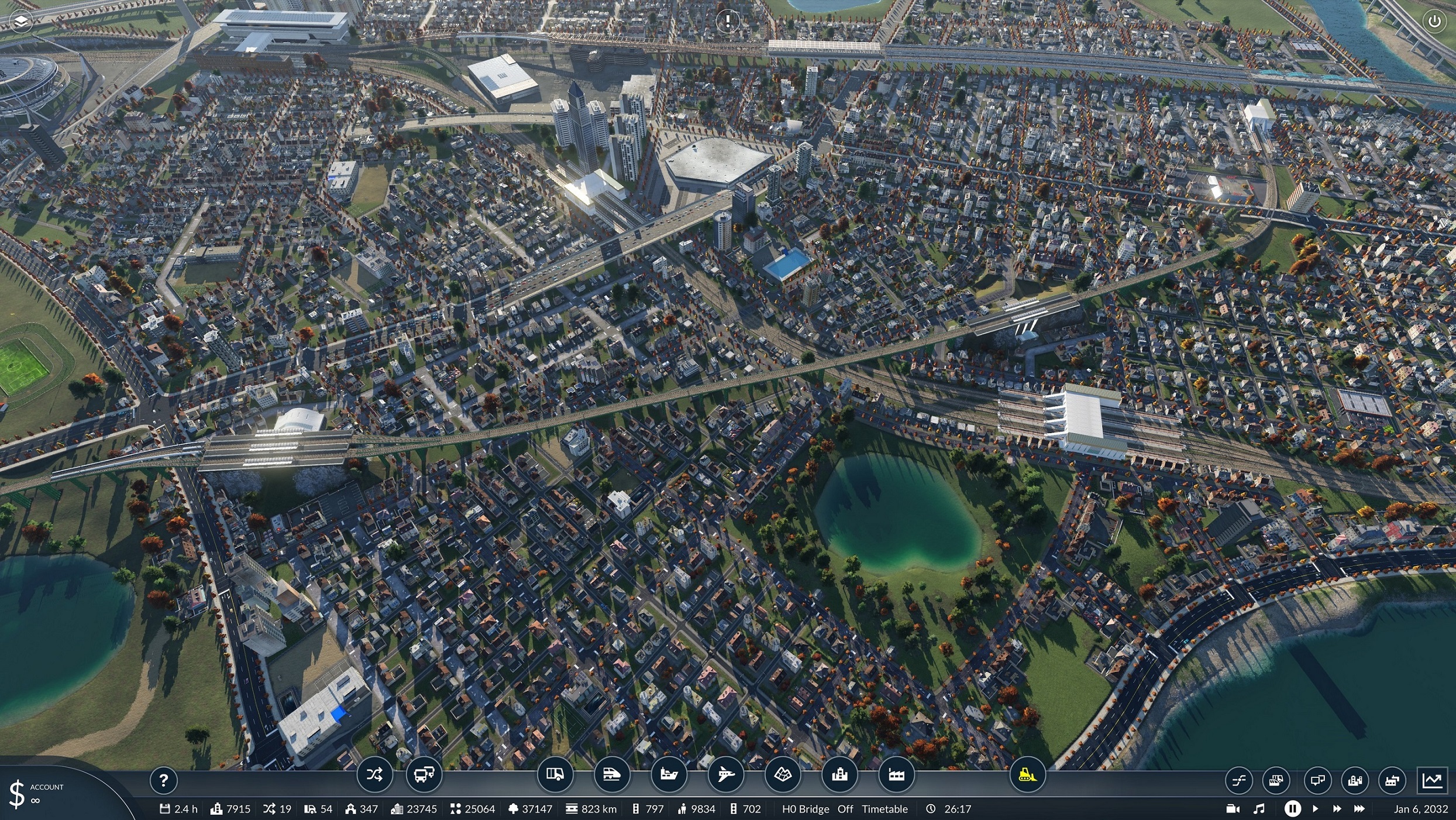The width and height of the screenshot is (1456, 820).
Task: Open the bus and road vehicles menu
Action: pyautogui.click(x=425, y=774)
